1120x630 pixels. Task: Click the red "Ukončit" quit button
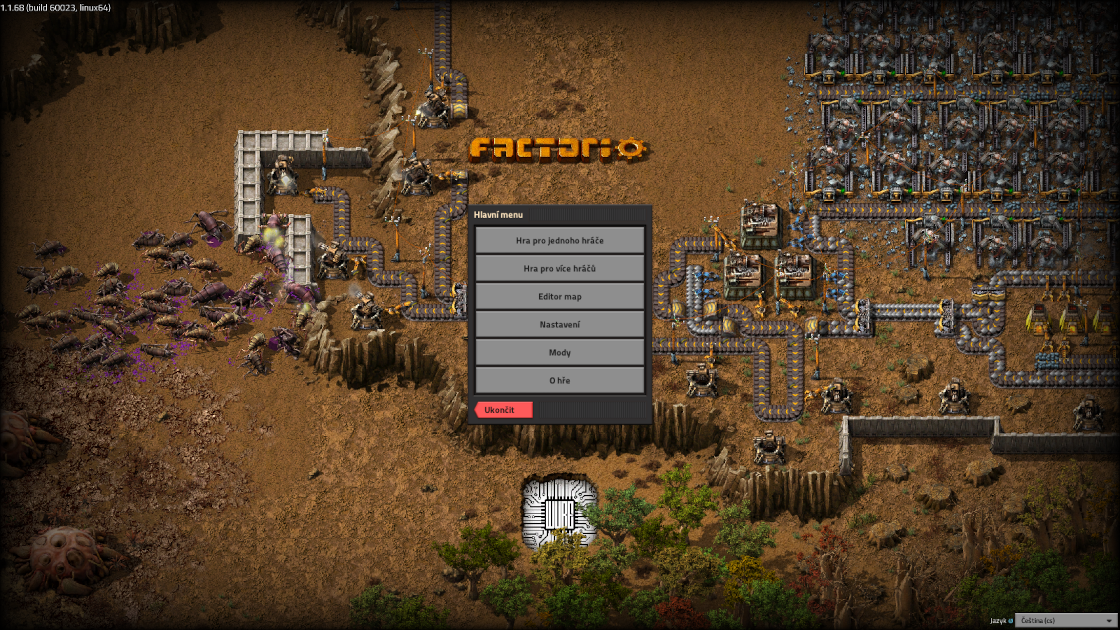(504, 410)
